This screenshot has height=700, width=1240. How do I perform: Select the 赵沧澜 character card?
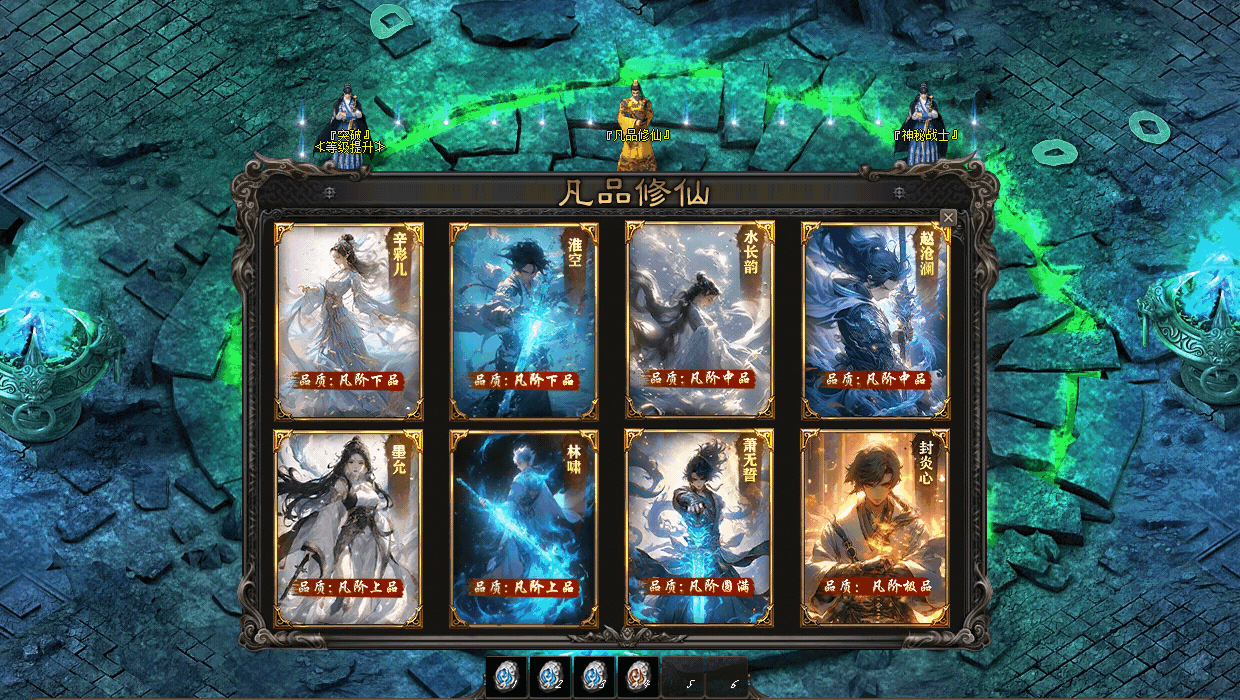click(x=876, y=320)
